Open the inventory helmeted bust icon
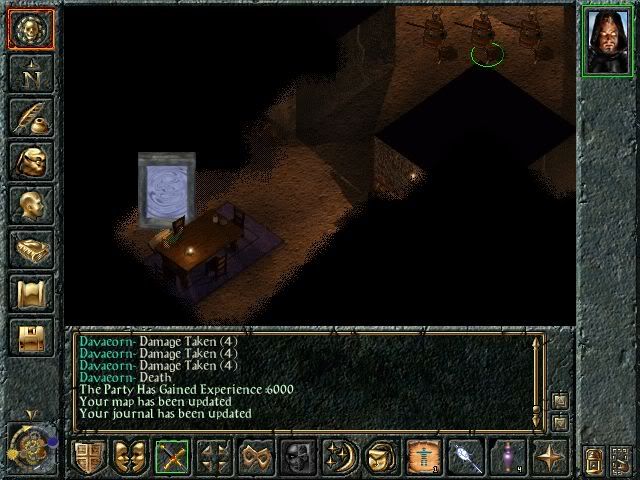Image resolution: width=640 pixels, height=480 pixels. point(30,160)
